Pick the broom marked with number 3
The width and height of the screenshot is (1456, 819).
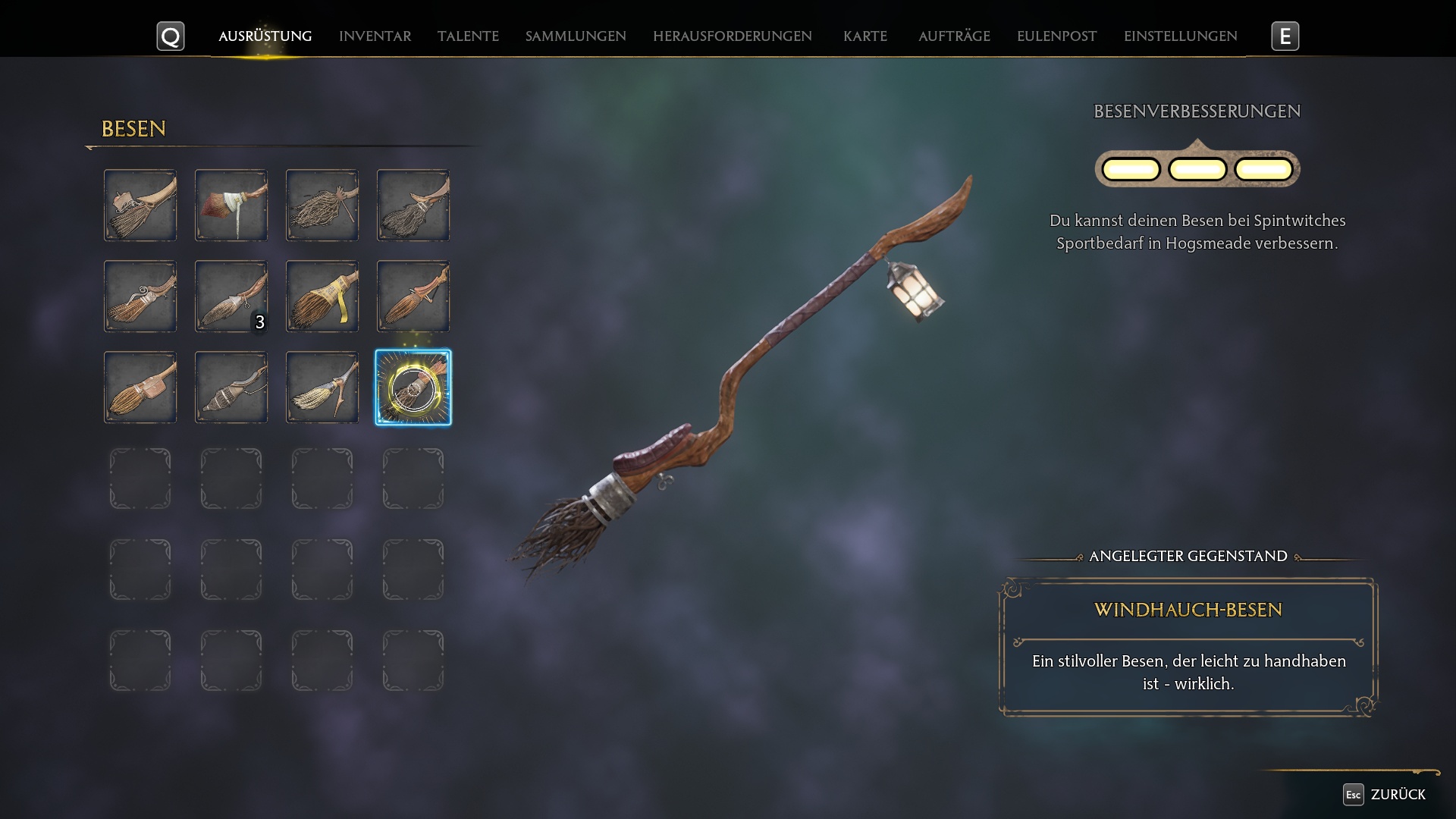click(231, 297)
